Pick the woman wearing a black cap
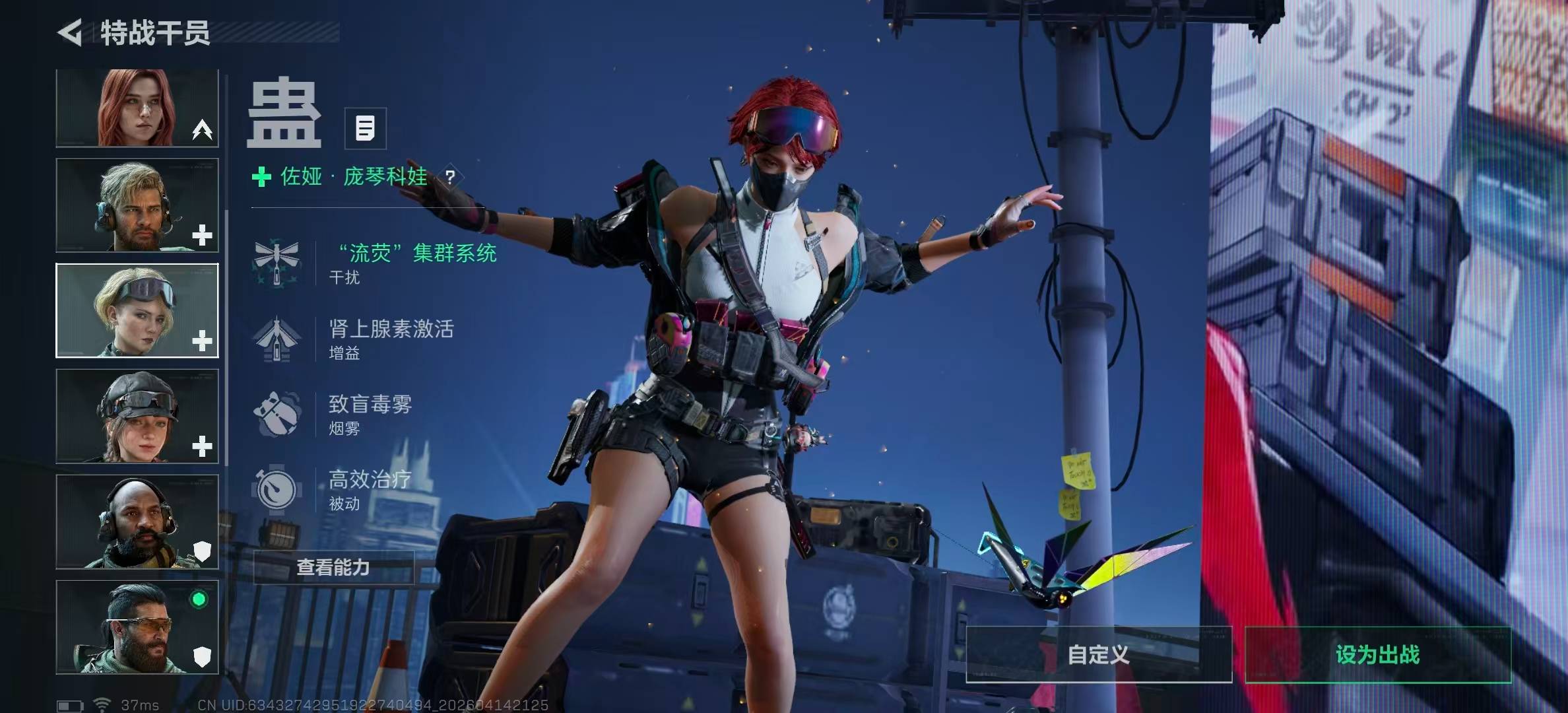Viewport: 1568px width, 713px height. click(x=137, y=416)
